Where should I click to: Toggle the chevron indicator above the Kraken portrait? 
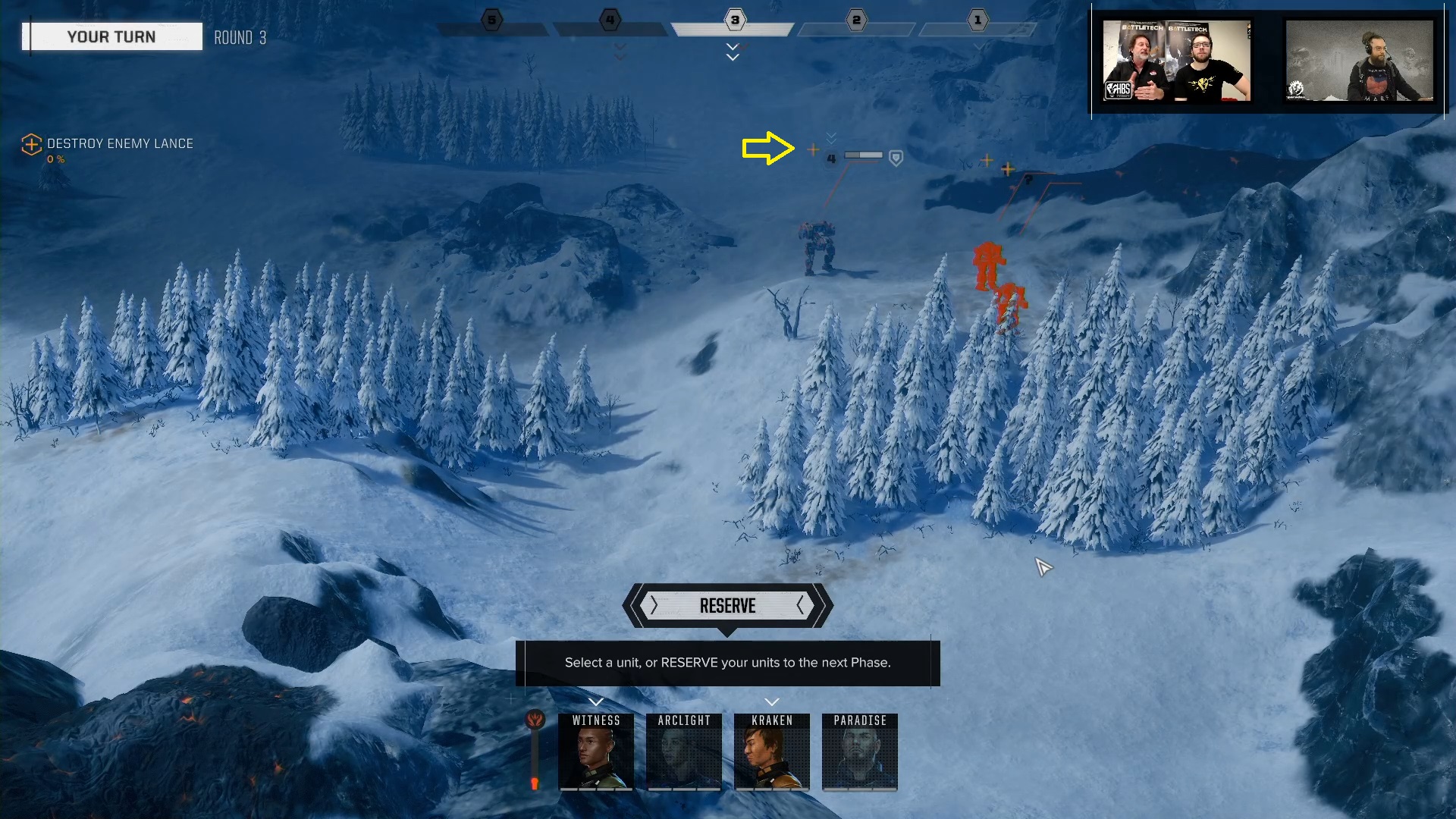click(x=772, y=701)
